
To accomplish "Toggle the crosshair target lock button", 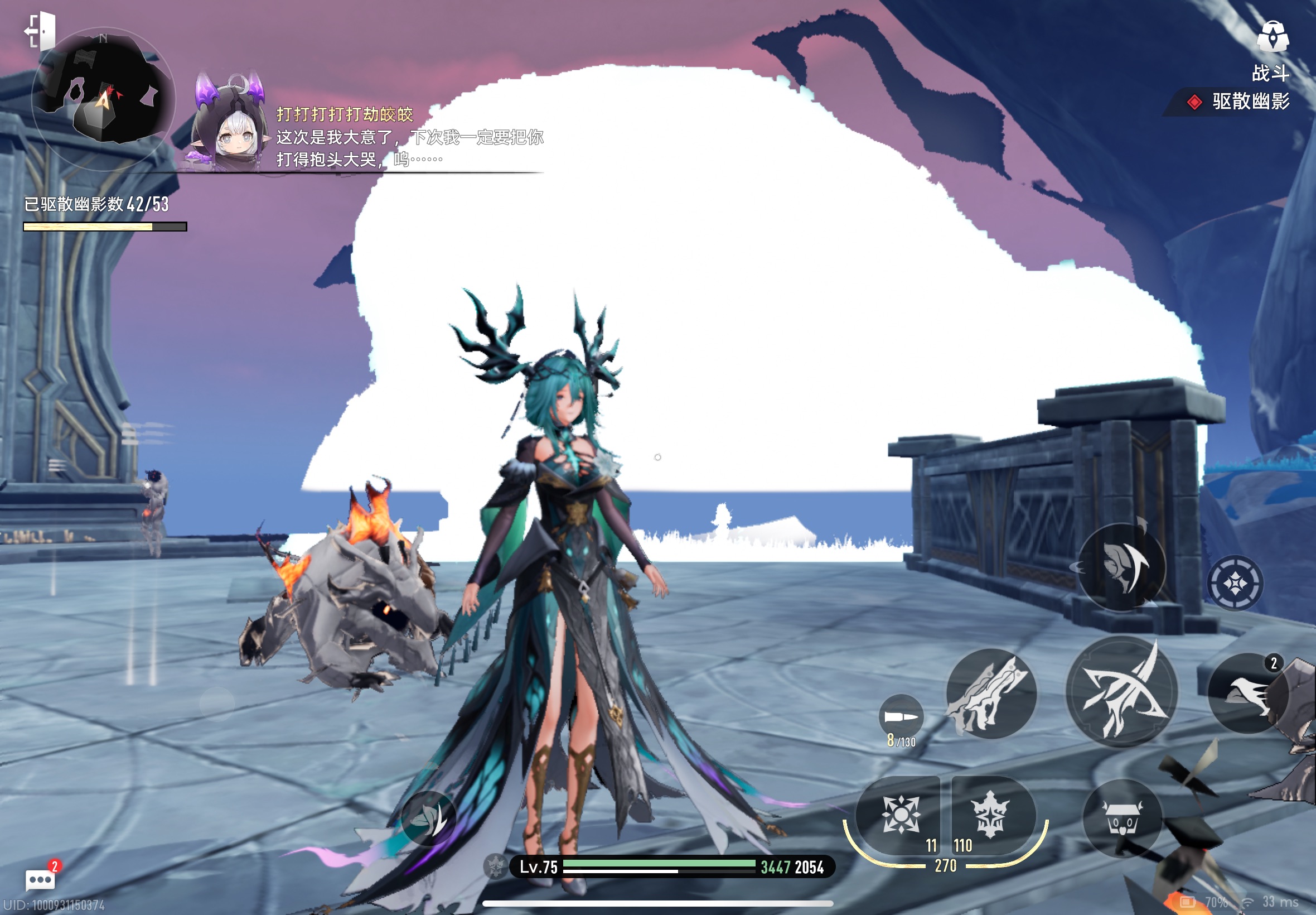I will click(x=1235, y=584).
